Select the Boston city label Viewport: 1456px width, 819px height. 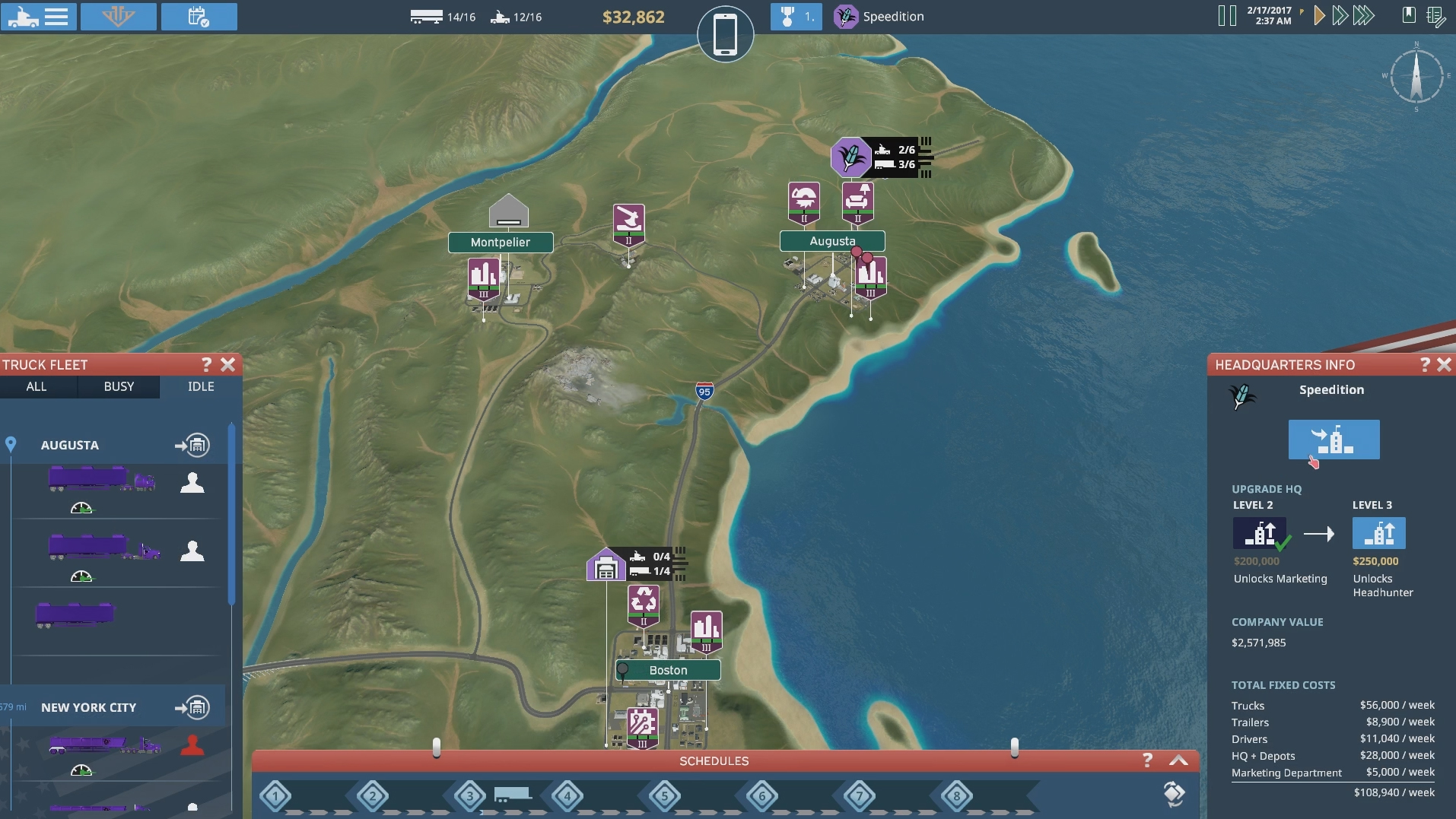point(668,671)
